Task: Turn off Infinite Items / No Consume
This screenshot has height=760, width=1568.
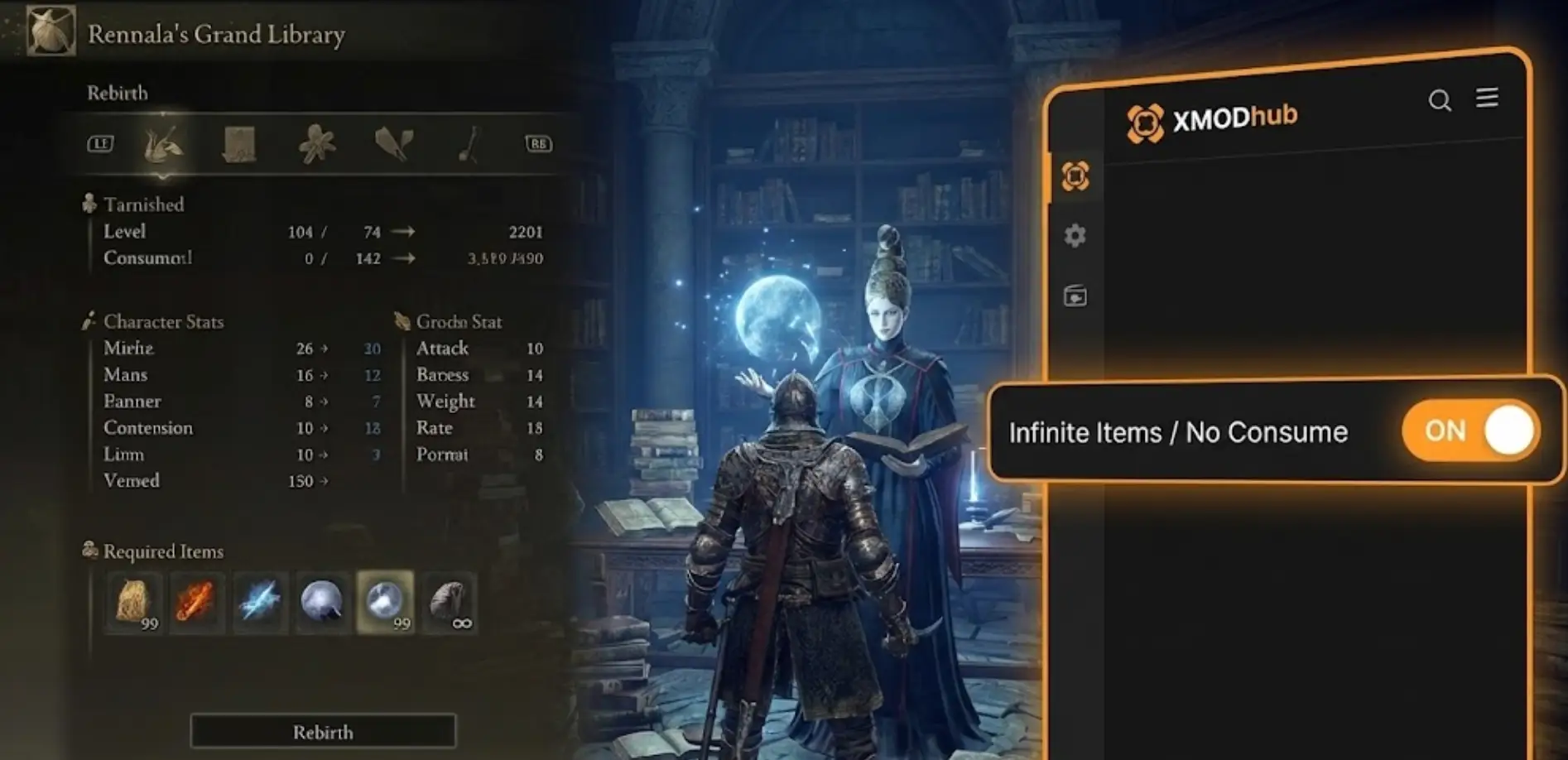Action: click(1471, 430)
